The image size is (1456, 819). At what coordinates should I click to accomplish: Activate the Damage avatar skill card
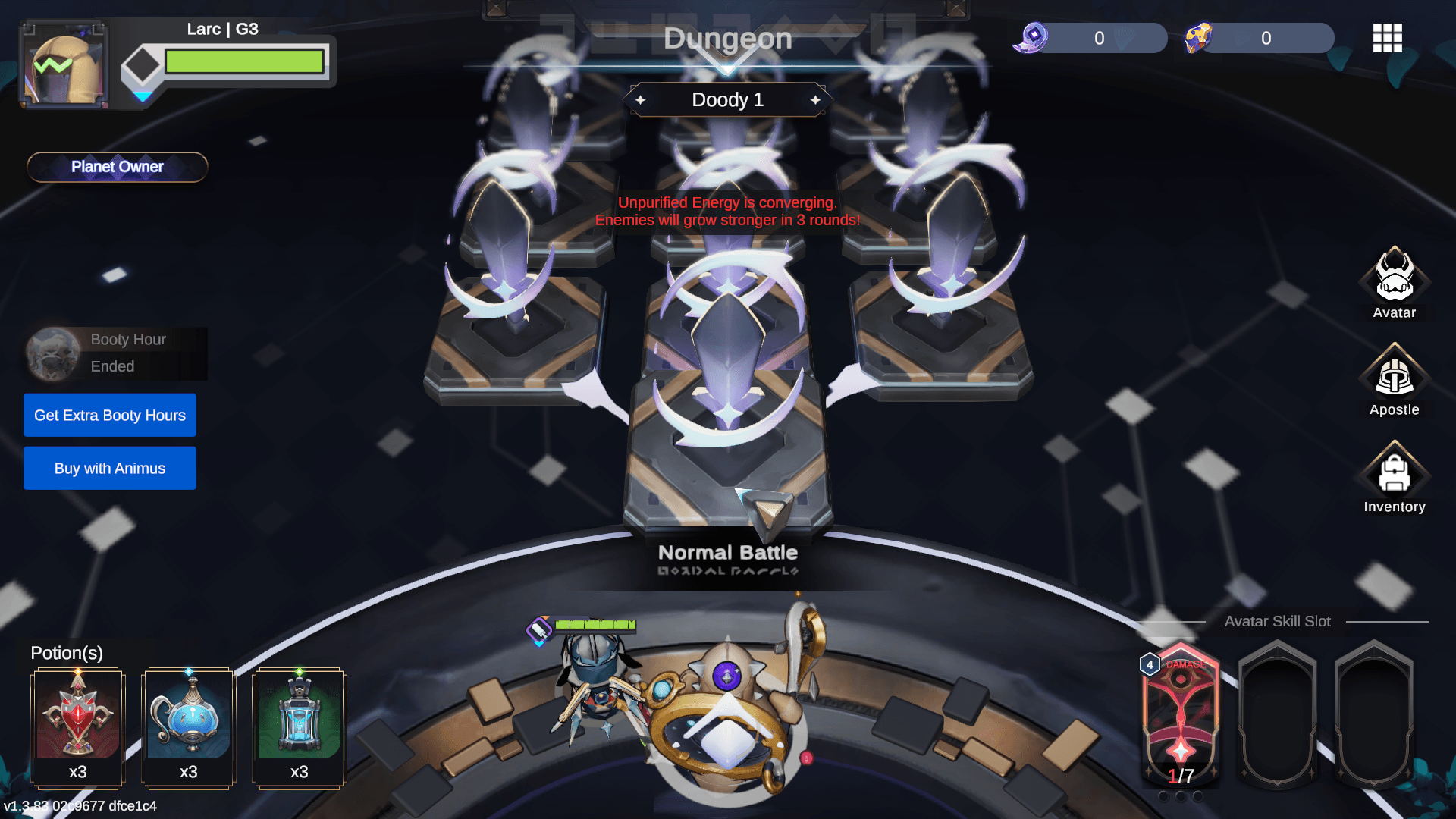pos(1181,713)
